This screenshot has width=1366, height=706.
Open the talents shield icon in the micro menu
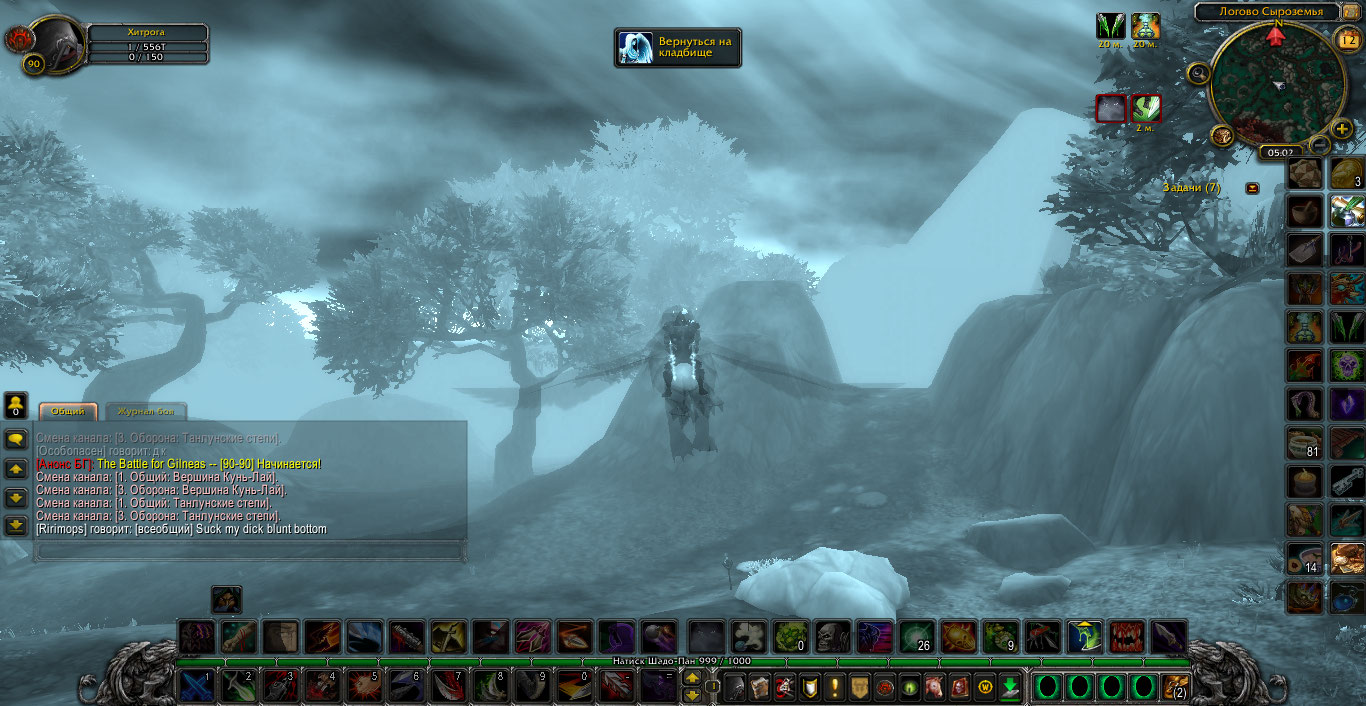[809, 687]
